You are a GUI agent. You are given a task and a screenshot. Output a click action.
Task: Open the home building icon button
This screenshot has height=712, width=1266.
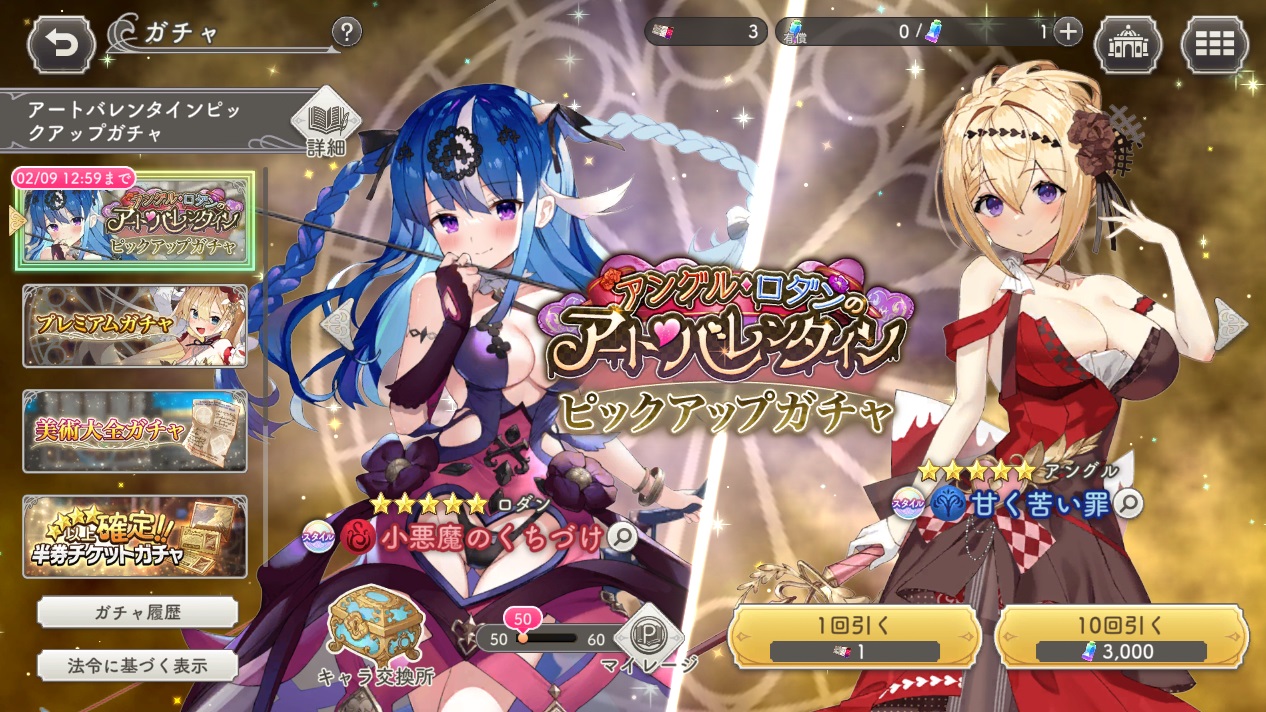[1127, 45]
